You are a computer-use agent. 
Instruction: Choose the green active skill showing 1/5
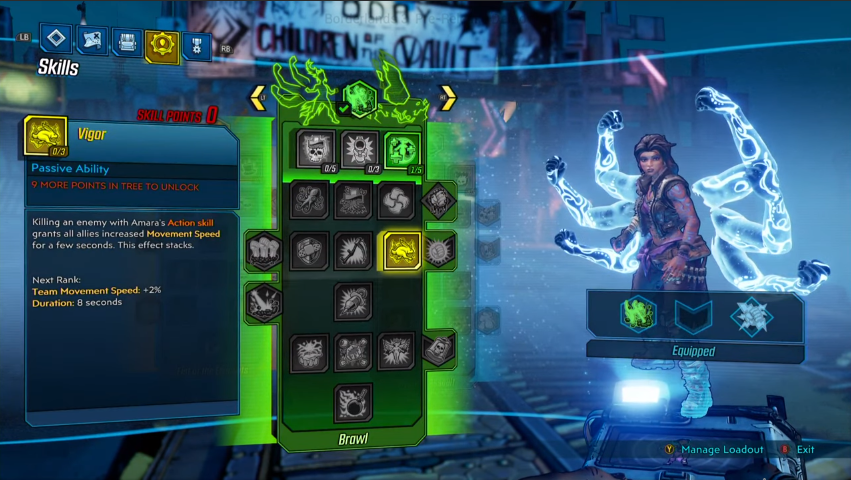pos(402,149)
